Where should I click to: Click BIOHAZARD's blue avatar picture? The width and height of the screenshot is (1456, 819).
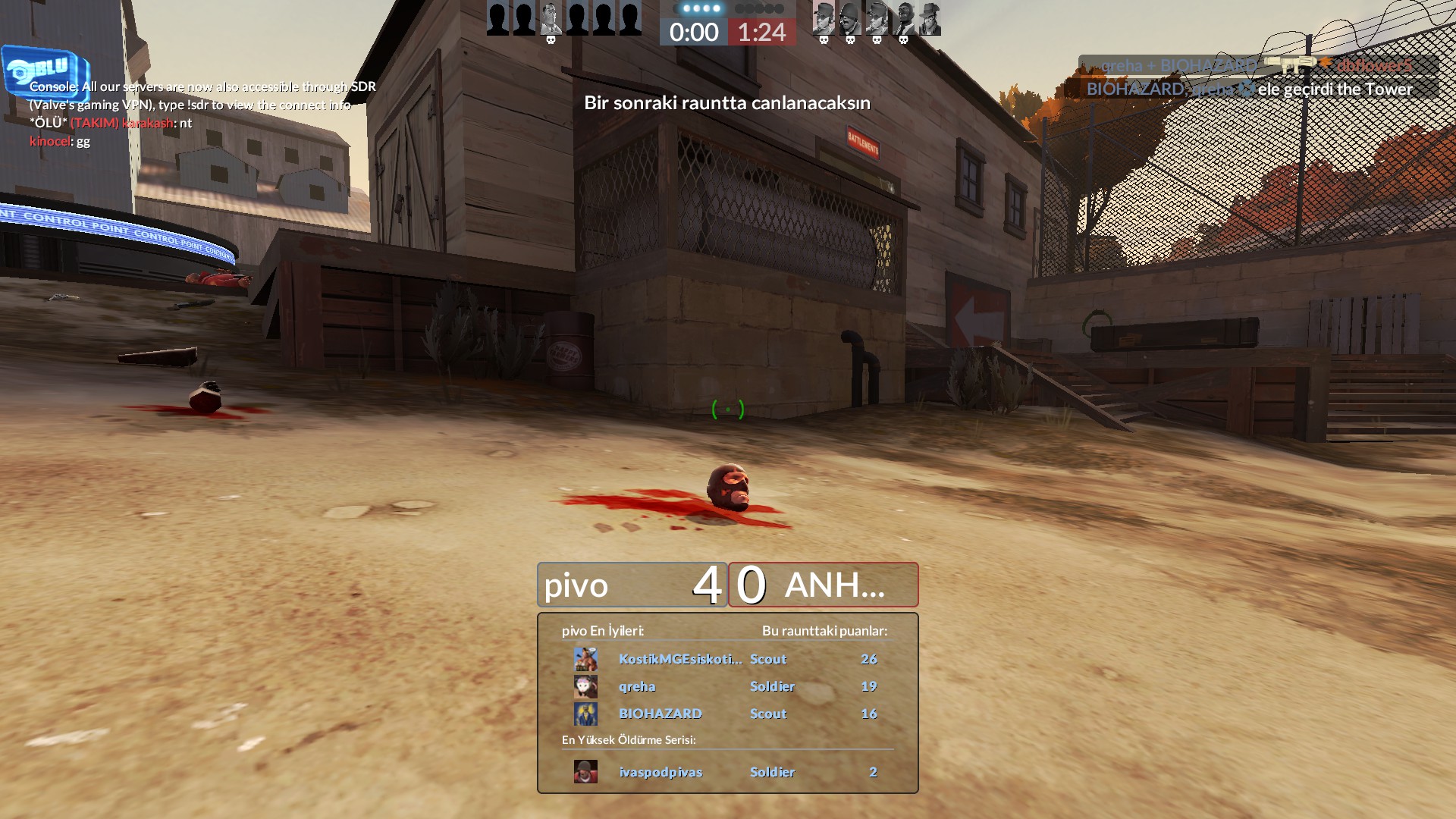[x=585, y=714]
